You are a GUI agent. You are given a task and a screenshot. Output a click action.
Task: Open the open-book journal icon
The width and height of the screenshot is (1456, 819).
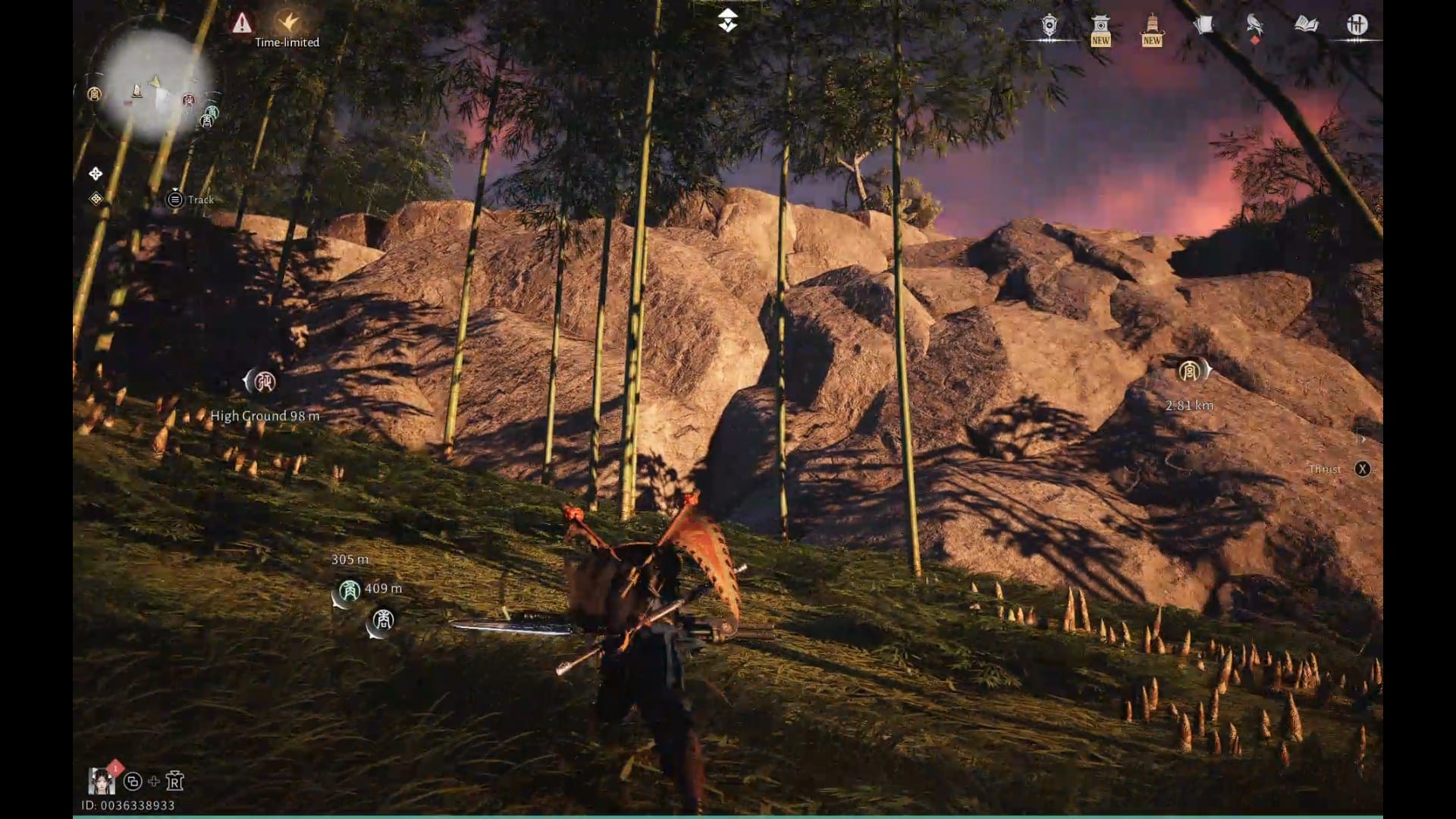tap(1306, 25)
